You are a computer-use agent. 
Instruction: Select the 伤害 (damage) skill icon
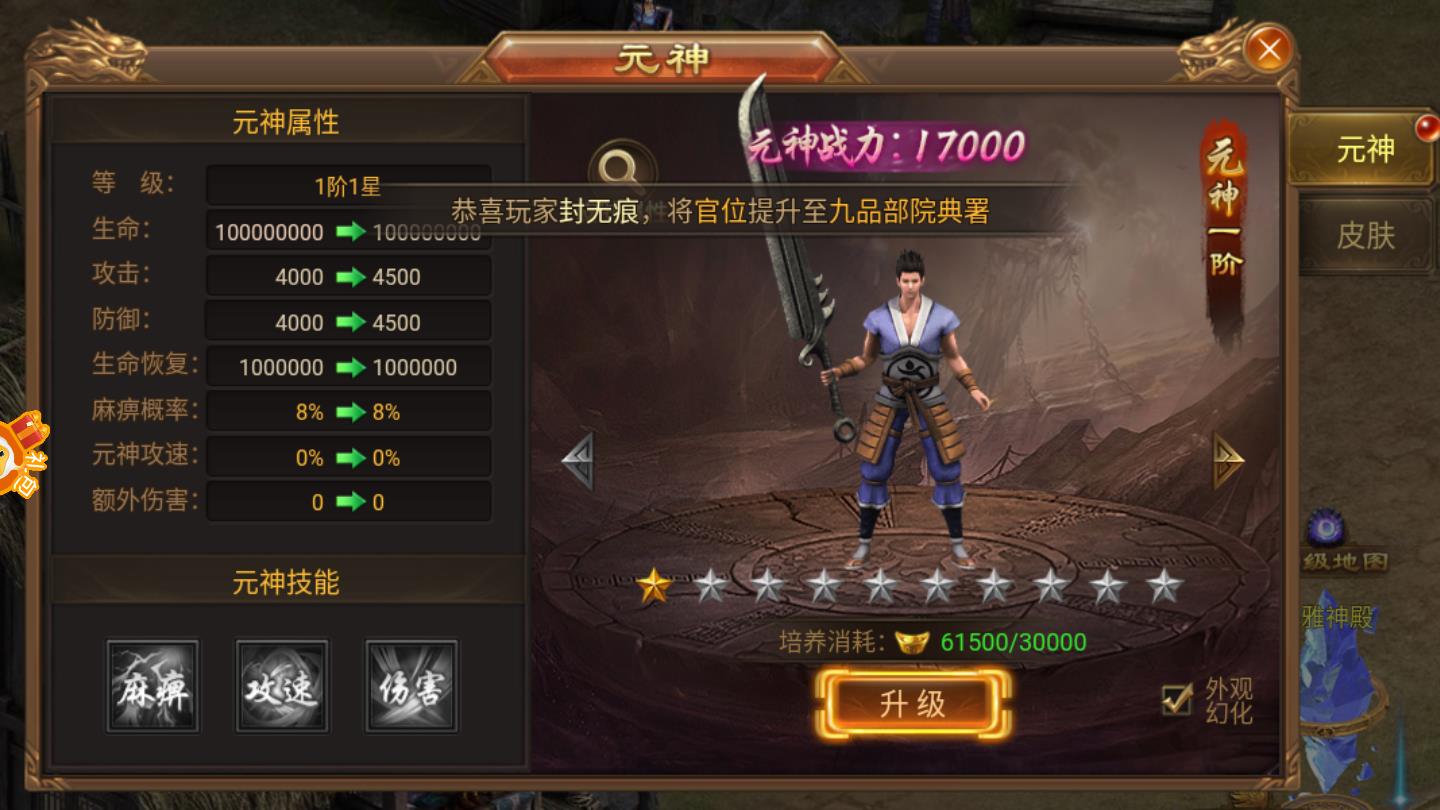click(x=411, y=686)
